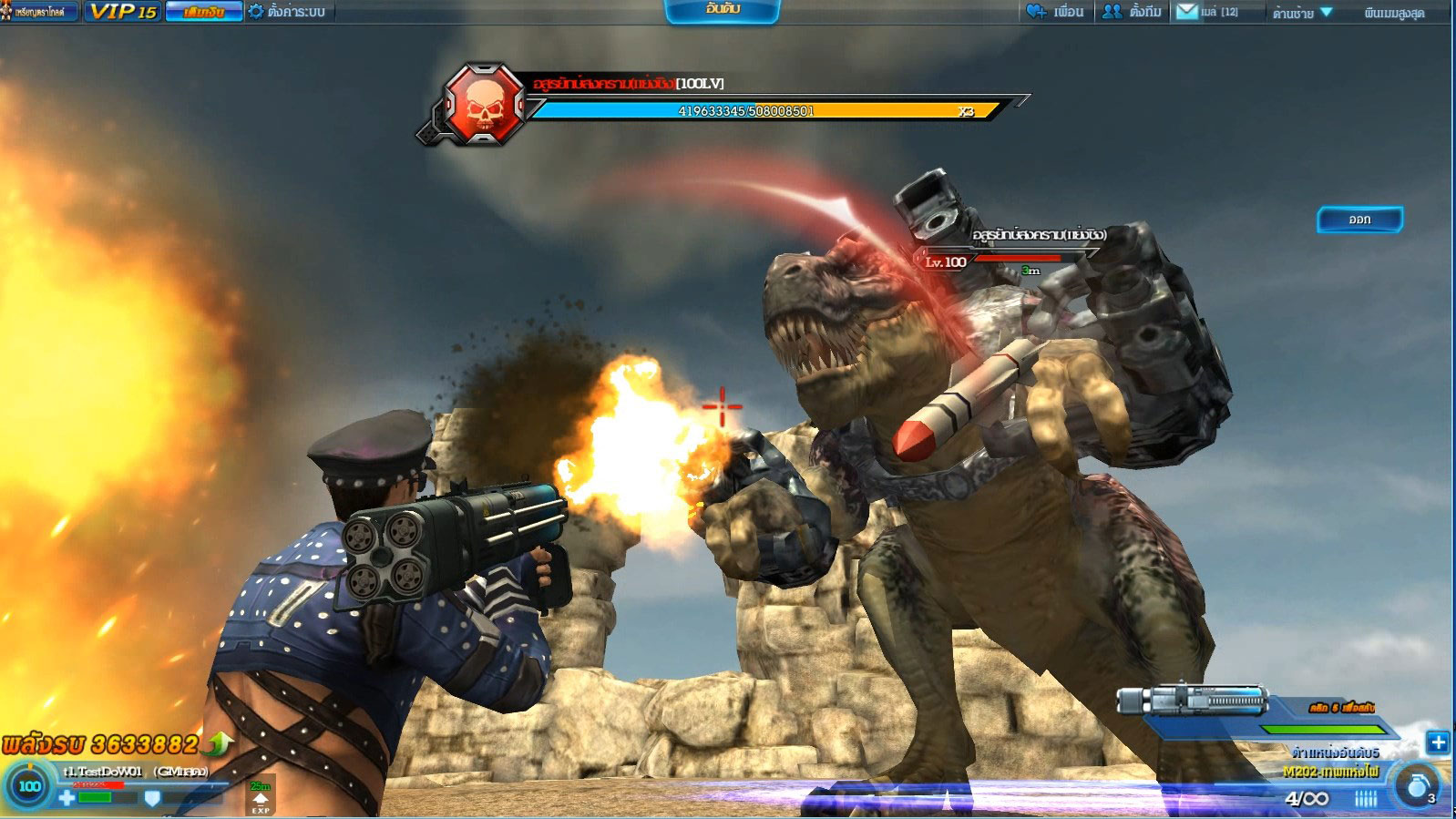The width and height of the screenshot is (1456, 819).
Task: Click the top-up (เติมเงิน) button
Action: coord(204,12)
